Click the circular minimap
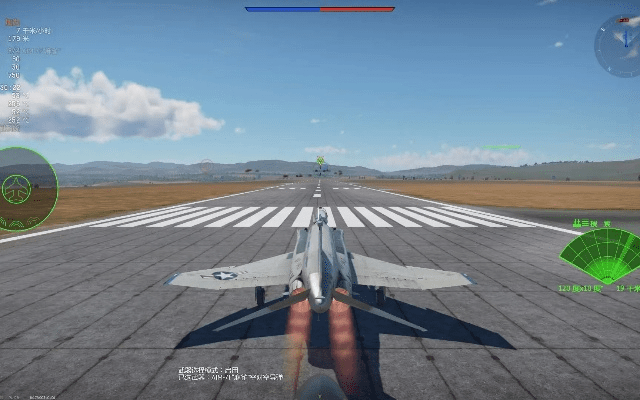Viewport: 640px width, 400px height. pyautogui.click(x=617, y=45)
